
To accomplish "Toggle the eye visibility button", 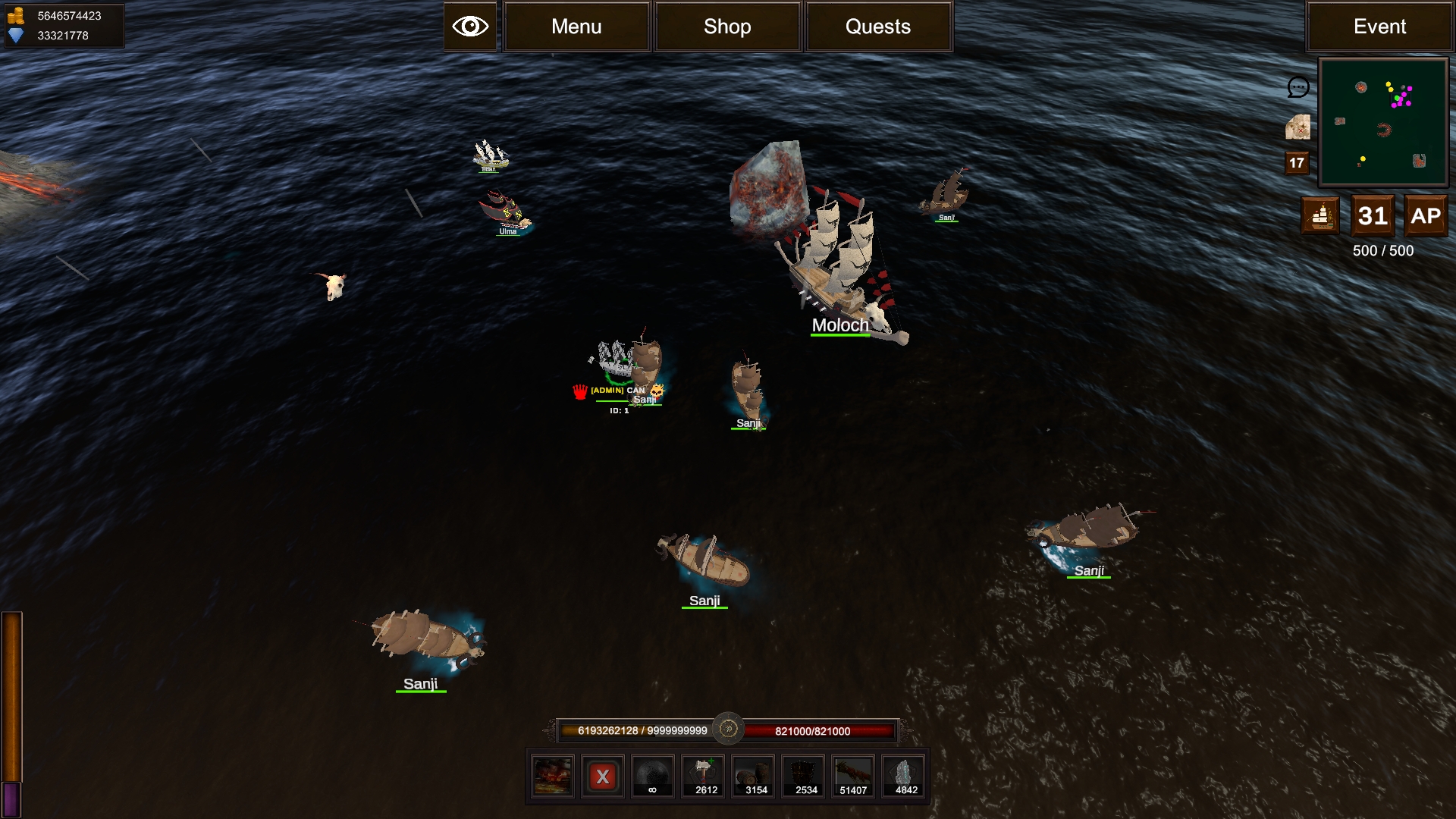I will pos(470,27).
